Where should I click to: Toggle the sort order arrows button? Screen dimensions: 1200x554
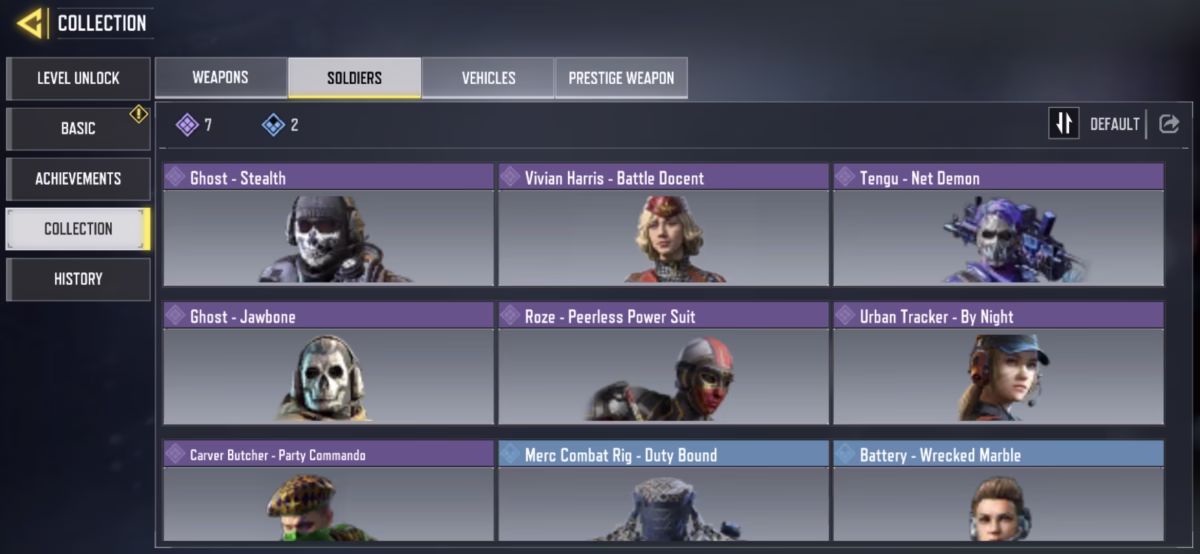tap(1063, 123)
